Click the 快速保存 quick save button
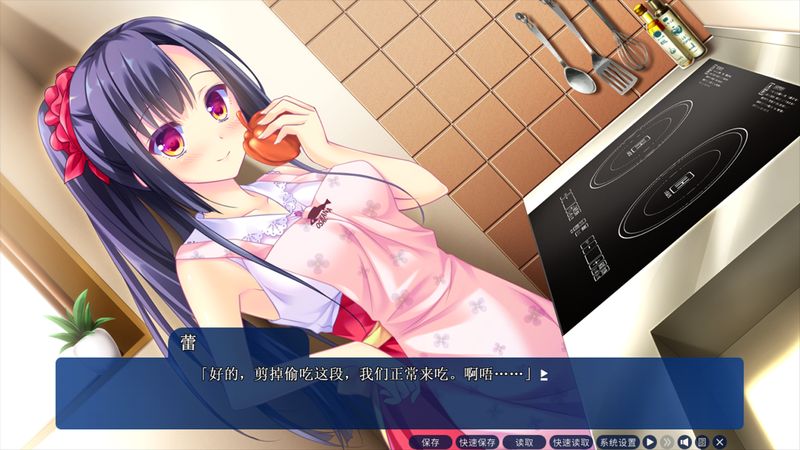The width and height of the screenshot is (800, 450). coord(476,441)
